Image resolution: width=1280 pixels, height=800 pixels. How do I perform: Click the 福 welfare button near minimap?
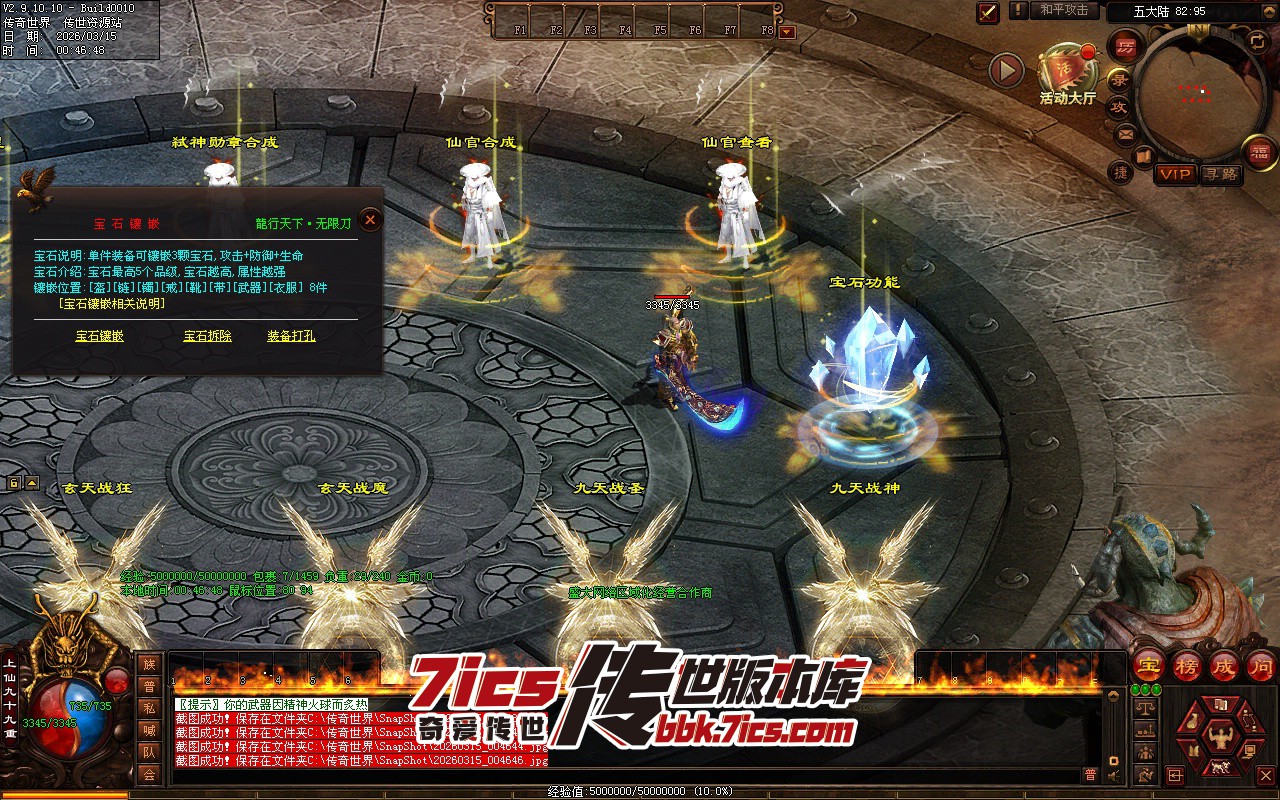(1259, 152)
